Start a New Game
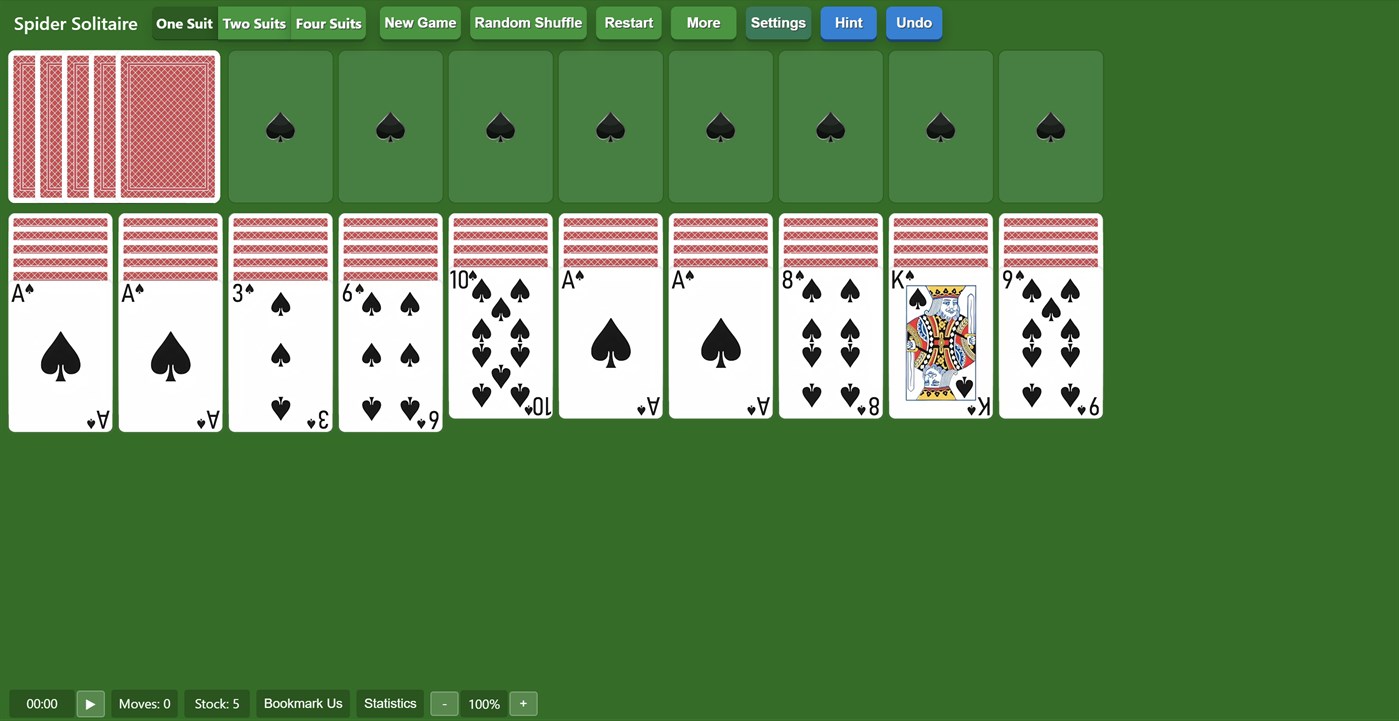This screenshot has height=721, width=1399. [419, 22]
